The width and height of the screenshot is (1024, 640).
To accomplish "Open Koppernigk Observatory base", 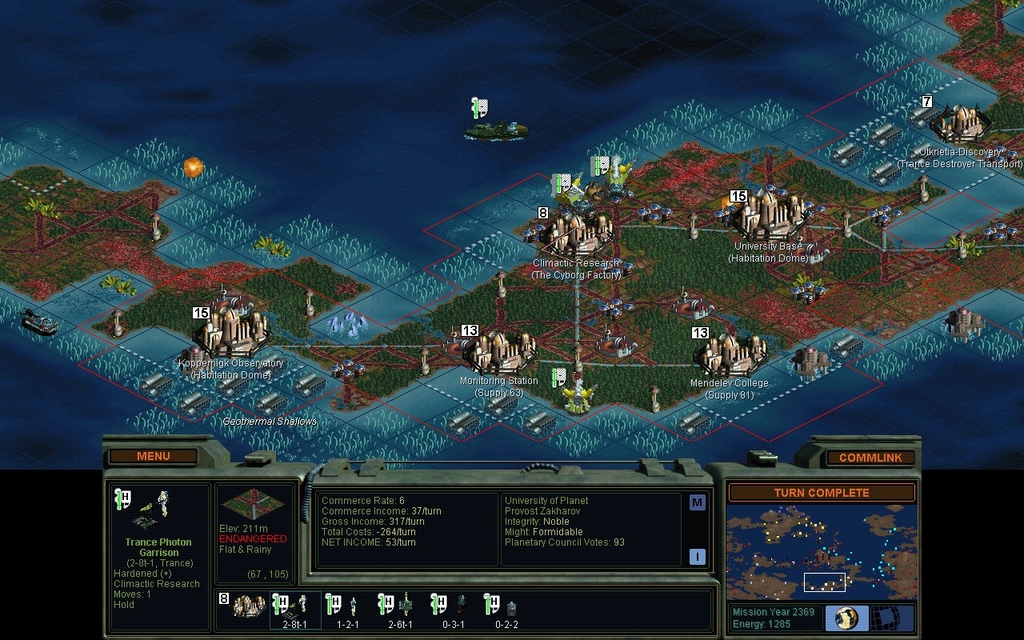I will coord(231,329).
